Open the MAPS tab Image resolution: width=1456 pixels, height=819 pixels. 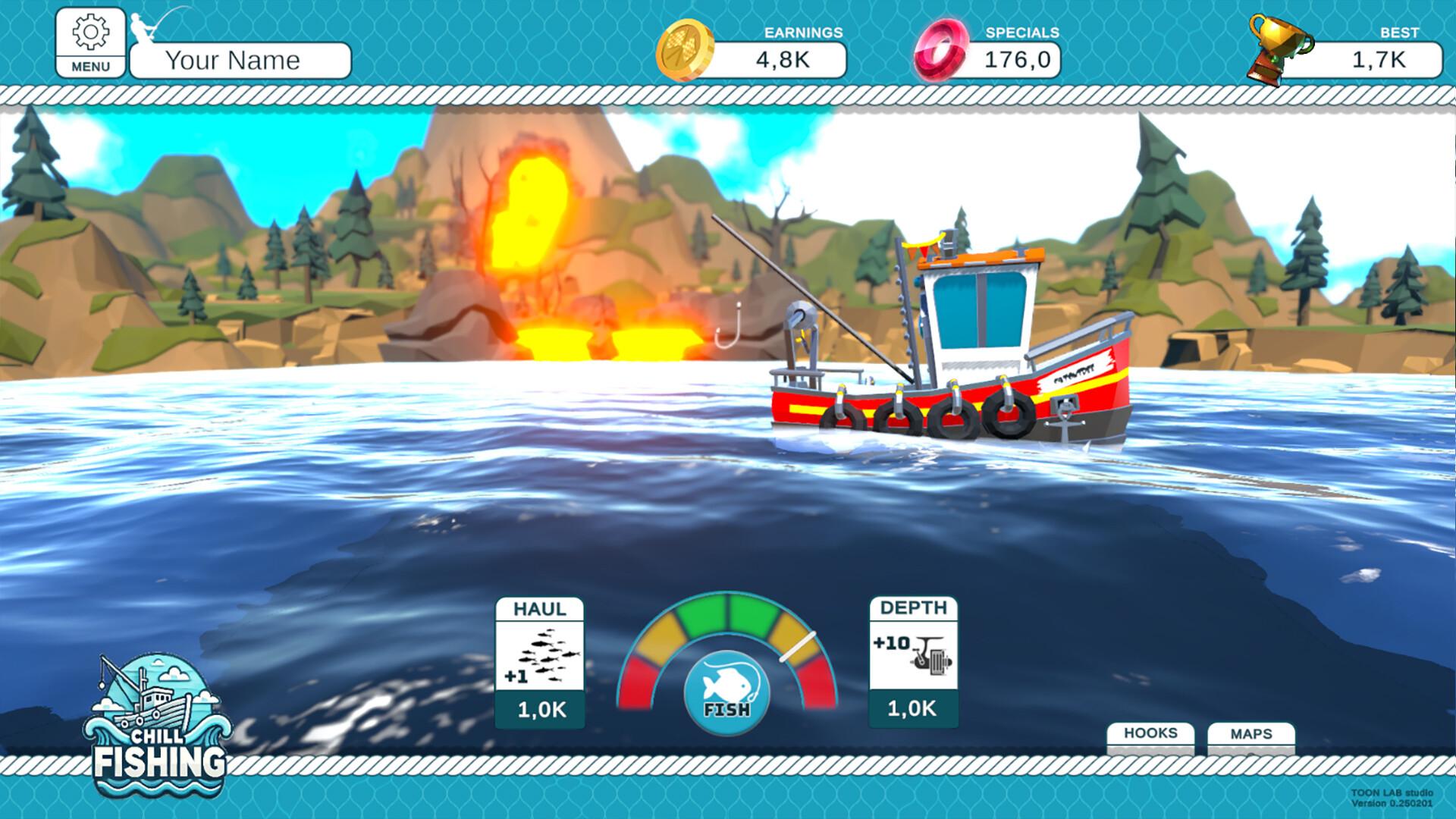click(1251, 733)
